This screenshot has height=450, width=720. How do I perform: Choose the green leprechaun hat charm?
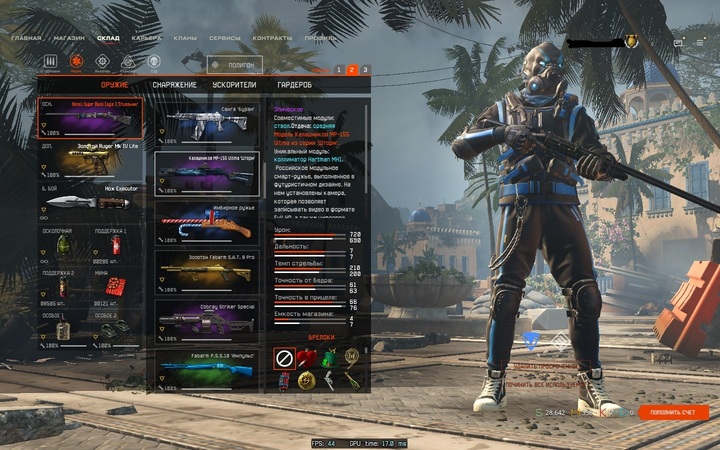point(330,357)
